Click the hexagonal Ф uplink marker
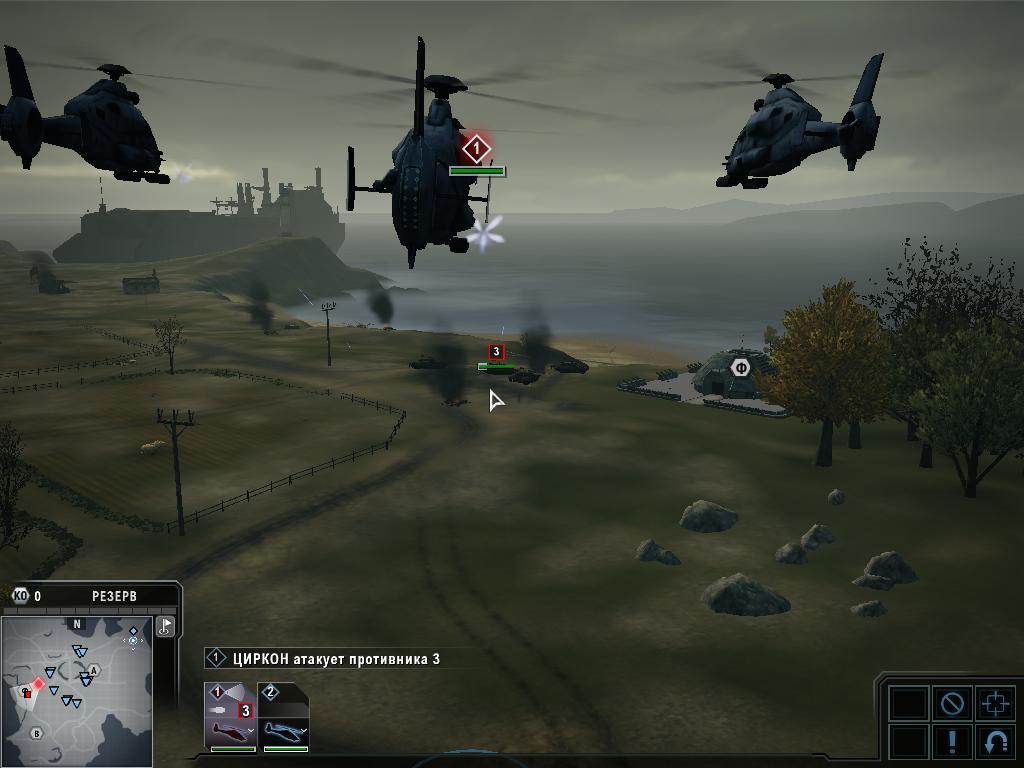 (x=740, y=367)
